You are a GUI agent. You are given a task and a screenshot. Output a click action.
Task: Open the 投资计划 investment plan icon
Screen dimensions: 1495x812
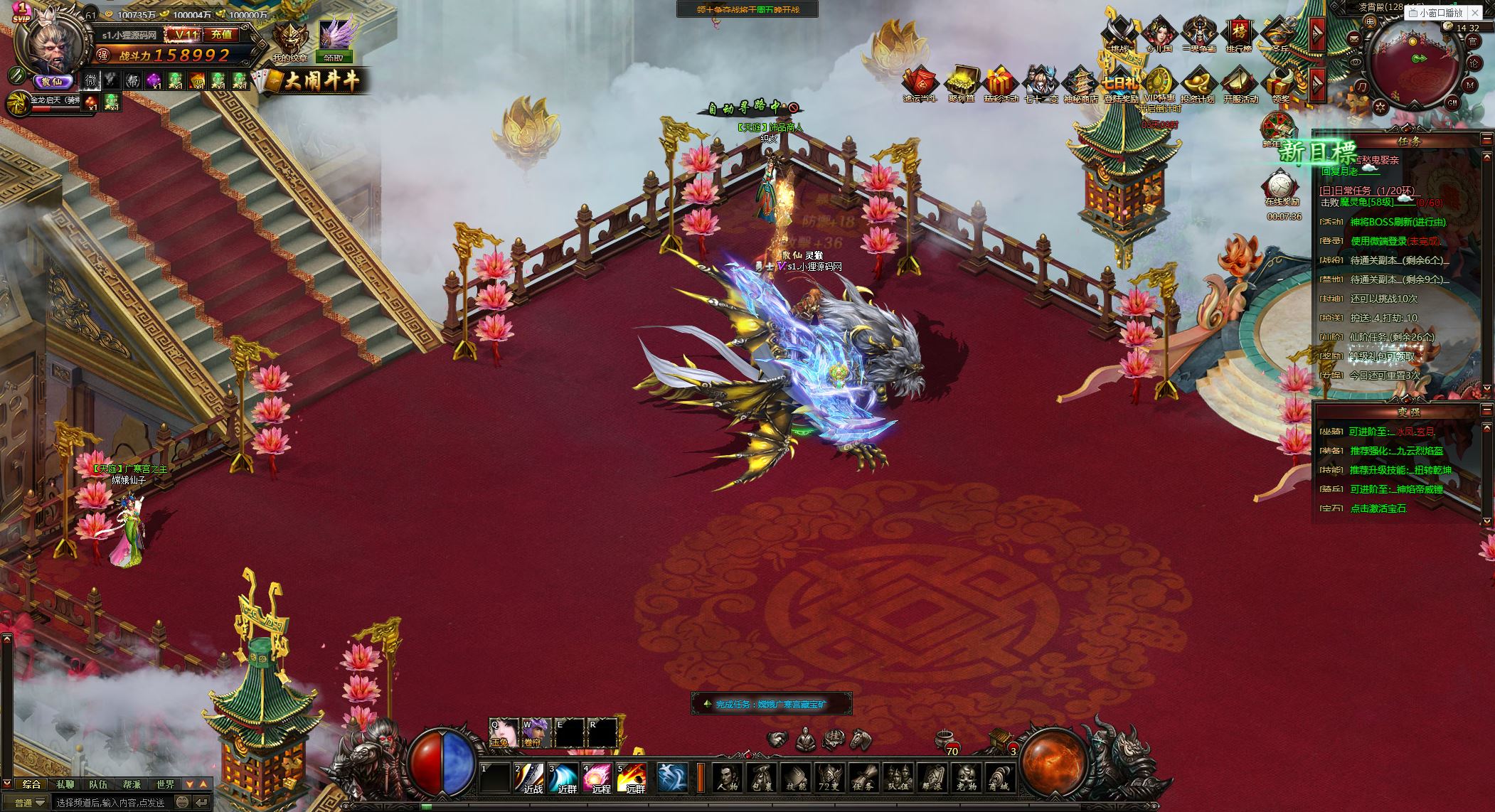click(1197, 85)
